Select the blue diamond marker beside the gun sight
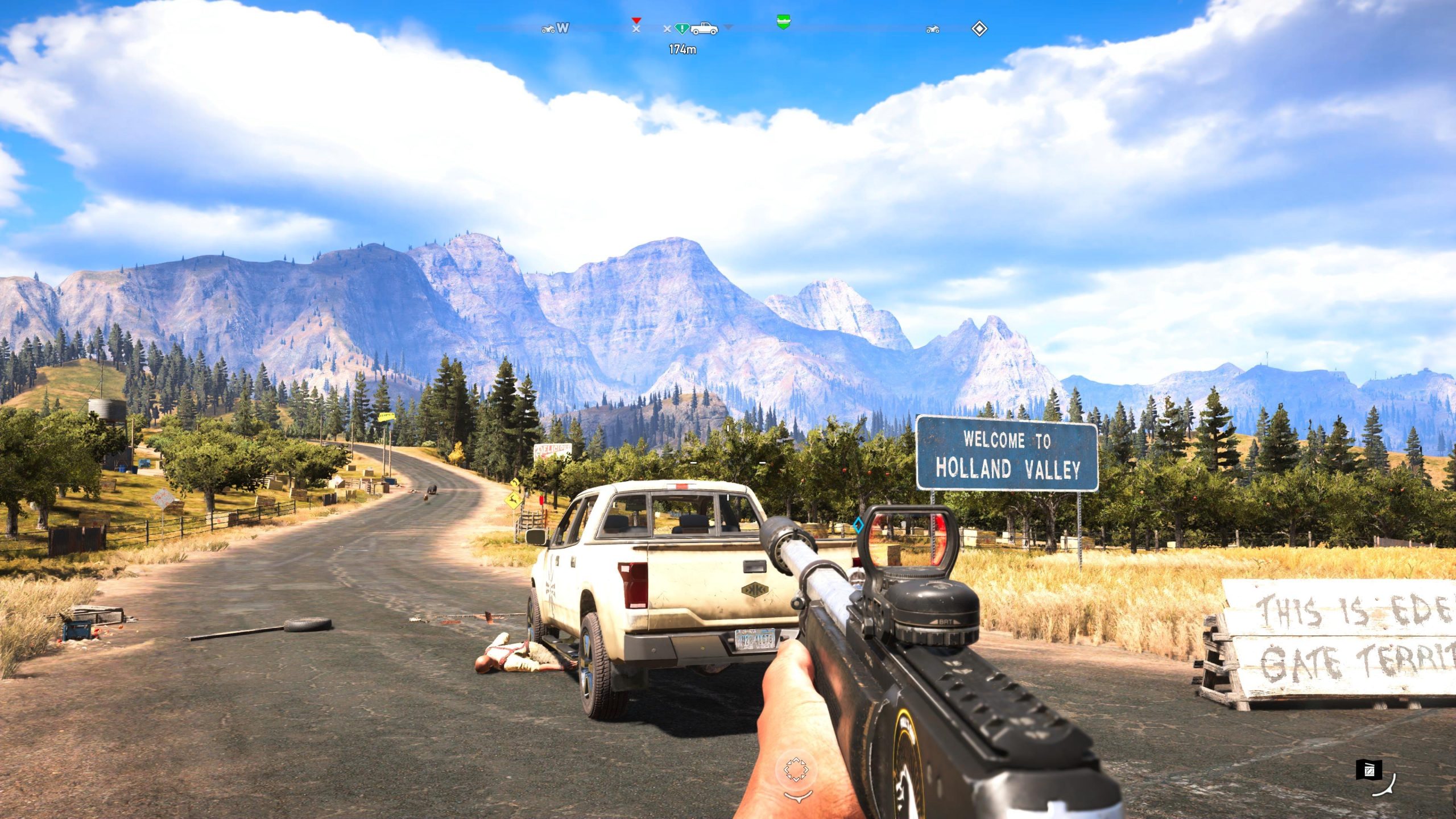 pos(858,525)
